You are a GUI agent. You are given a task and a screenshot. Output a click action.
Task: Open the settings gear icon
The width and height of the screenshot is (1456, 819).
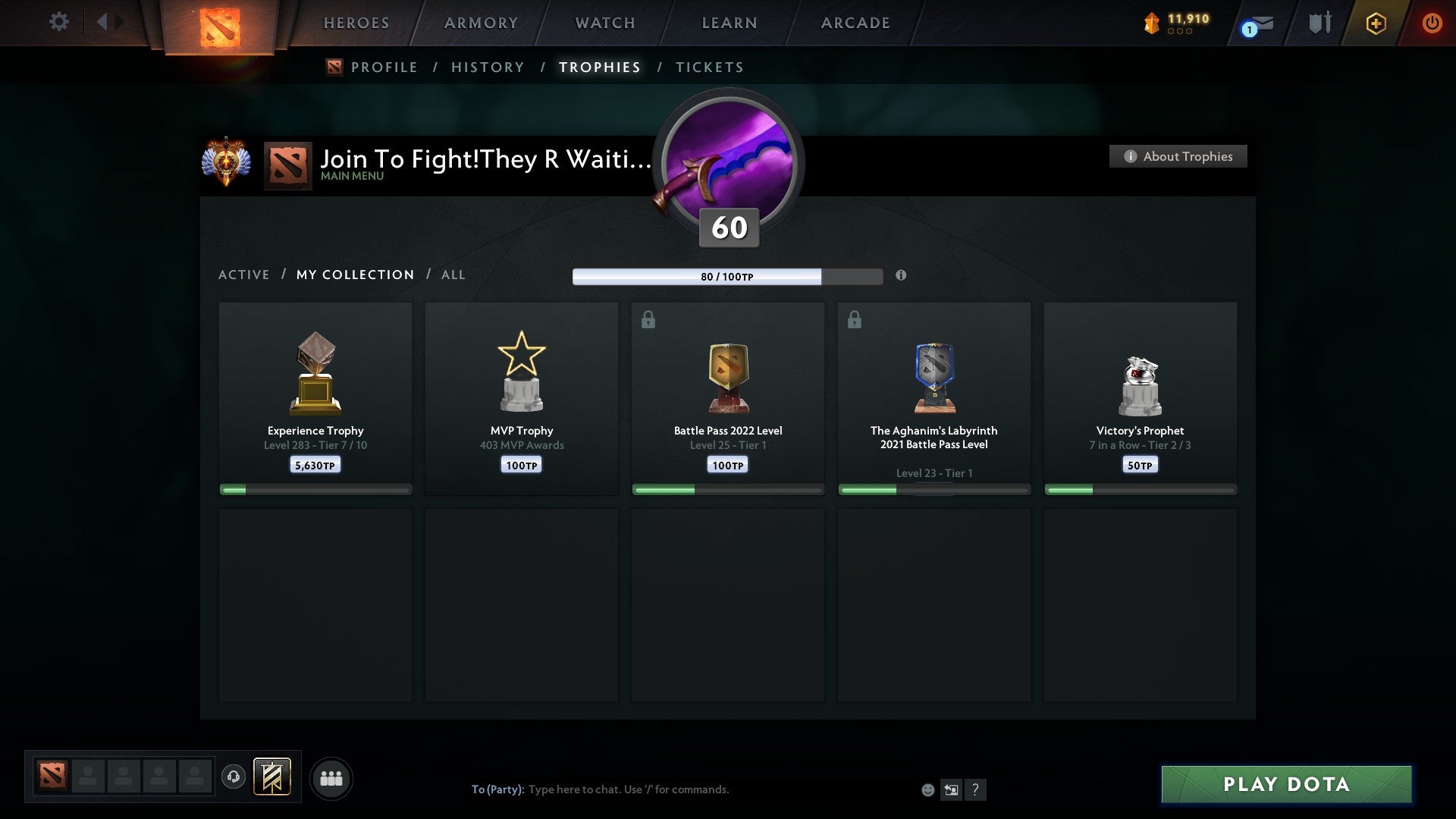[59, 22]
